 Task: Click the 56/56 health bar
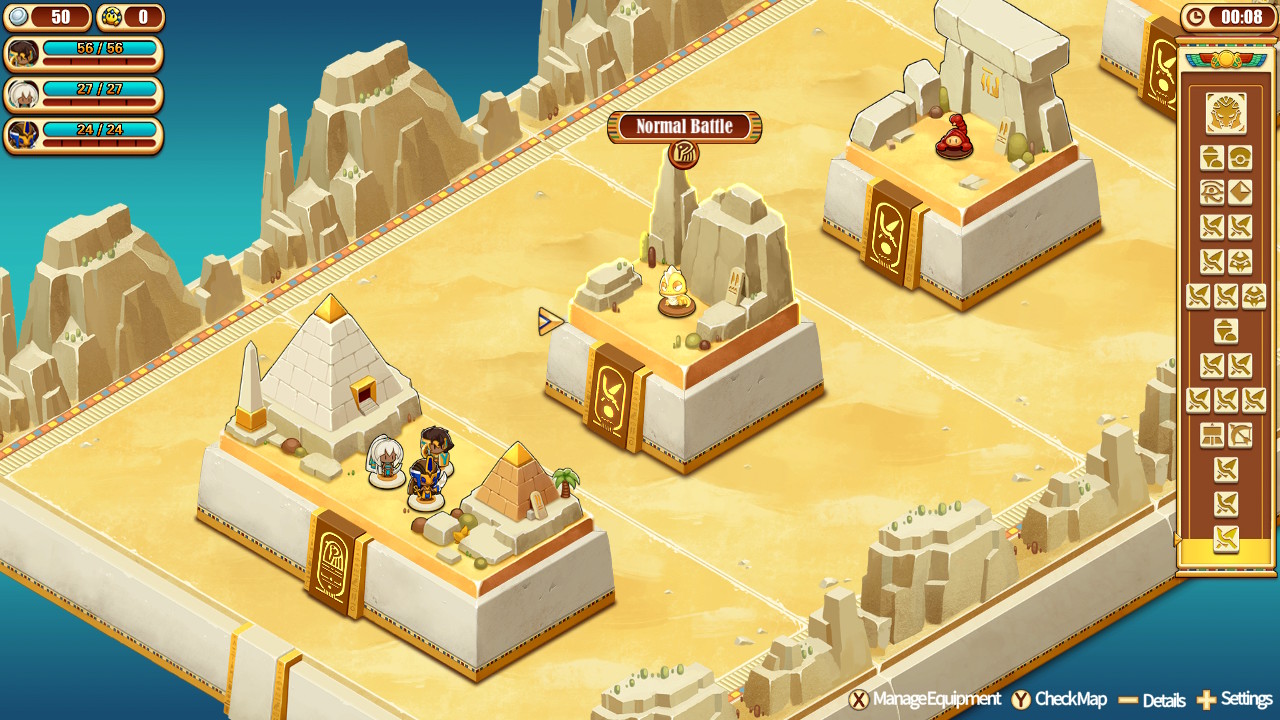[x=100, y=45]
